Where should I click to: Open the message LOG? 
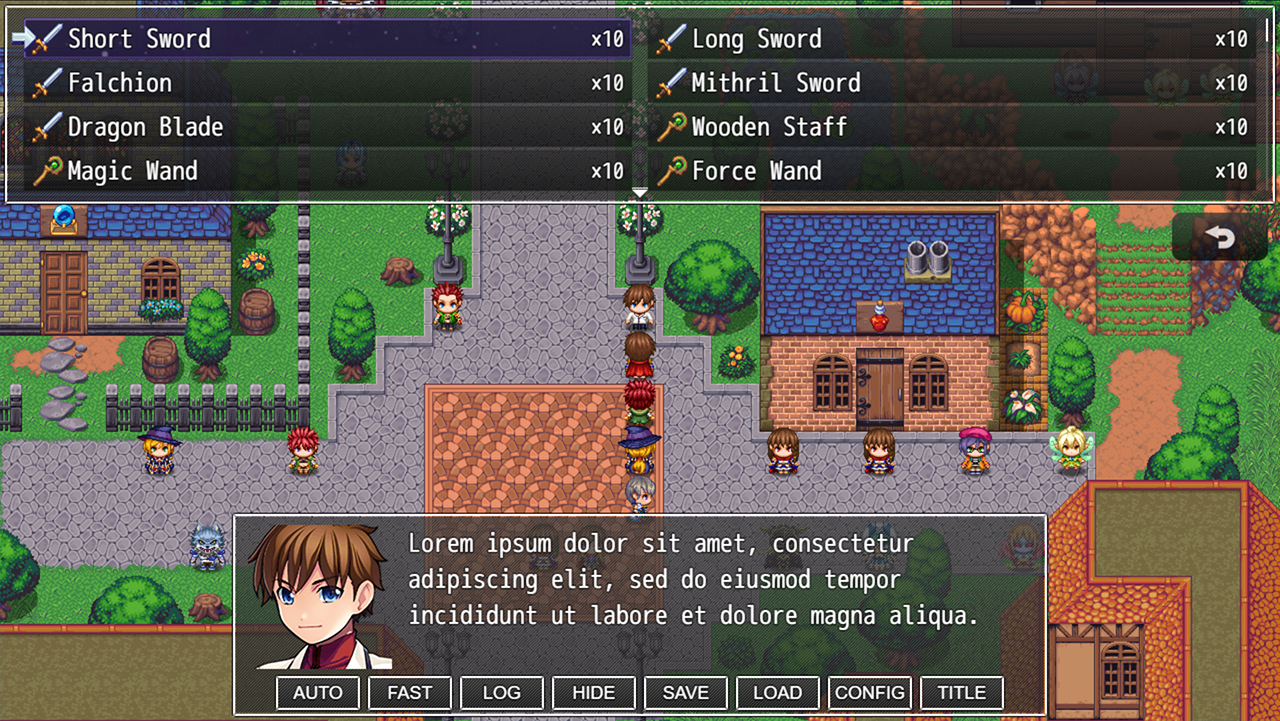pyautogui.click(x=502, y=692)
